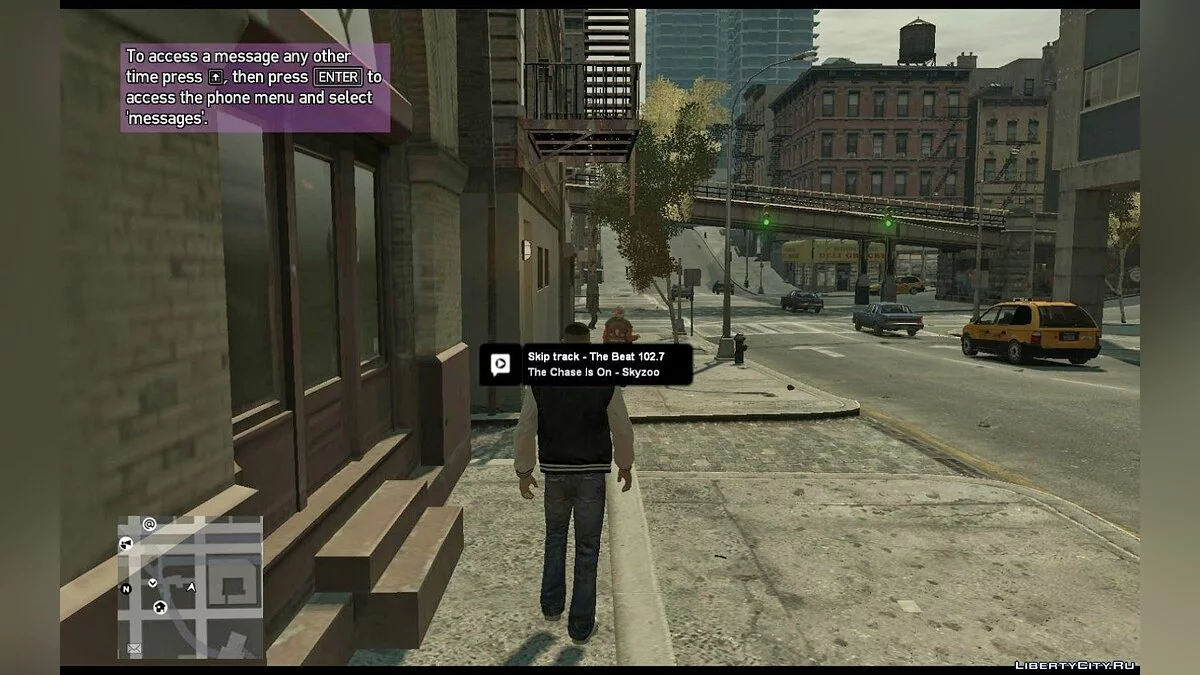Select the down-chevron marker on the minimap

coord(153,582)
